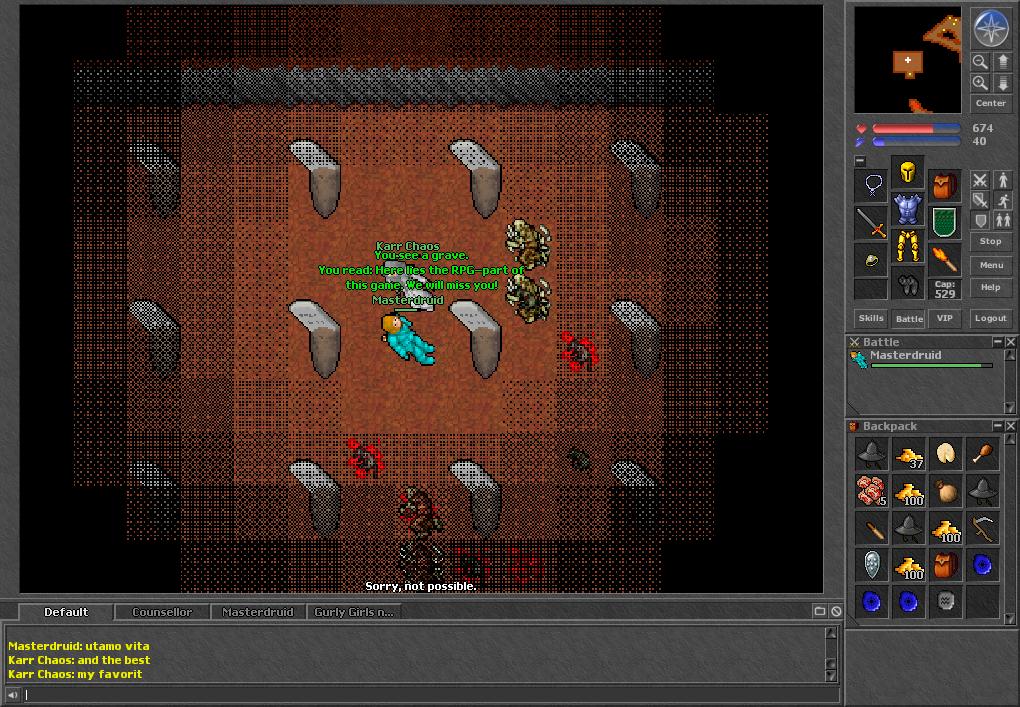Switch to the Counsellor chat tab
1020x707 pixels.
(x=162, y=612)
